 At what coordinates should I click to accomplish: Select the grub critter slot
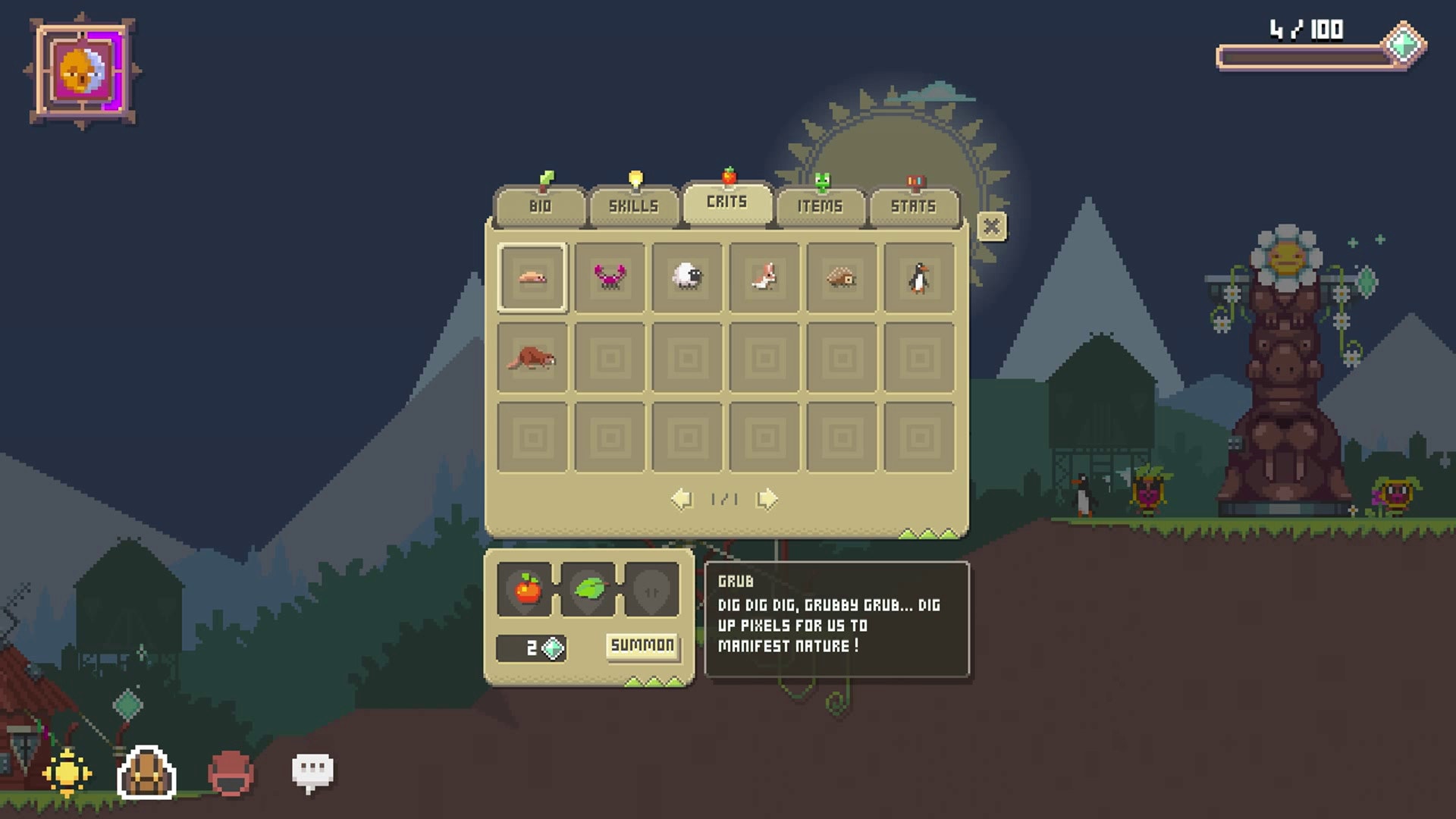(x=532, y=278)
